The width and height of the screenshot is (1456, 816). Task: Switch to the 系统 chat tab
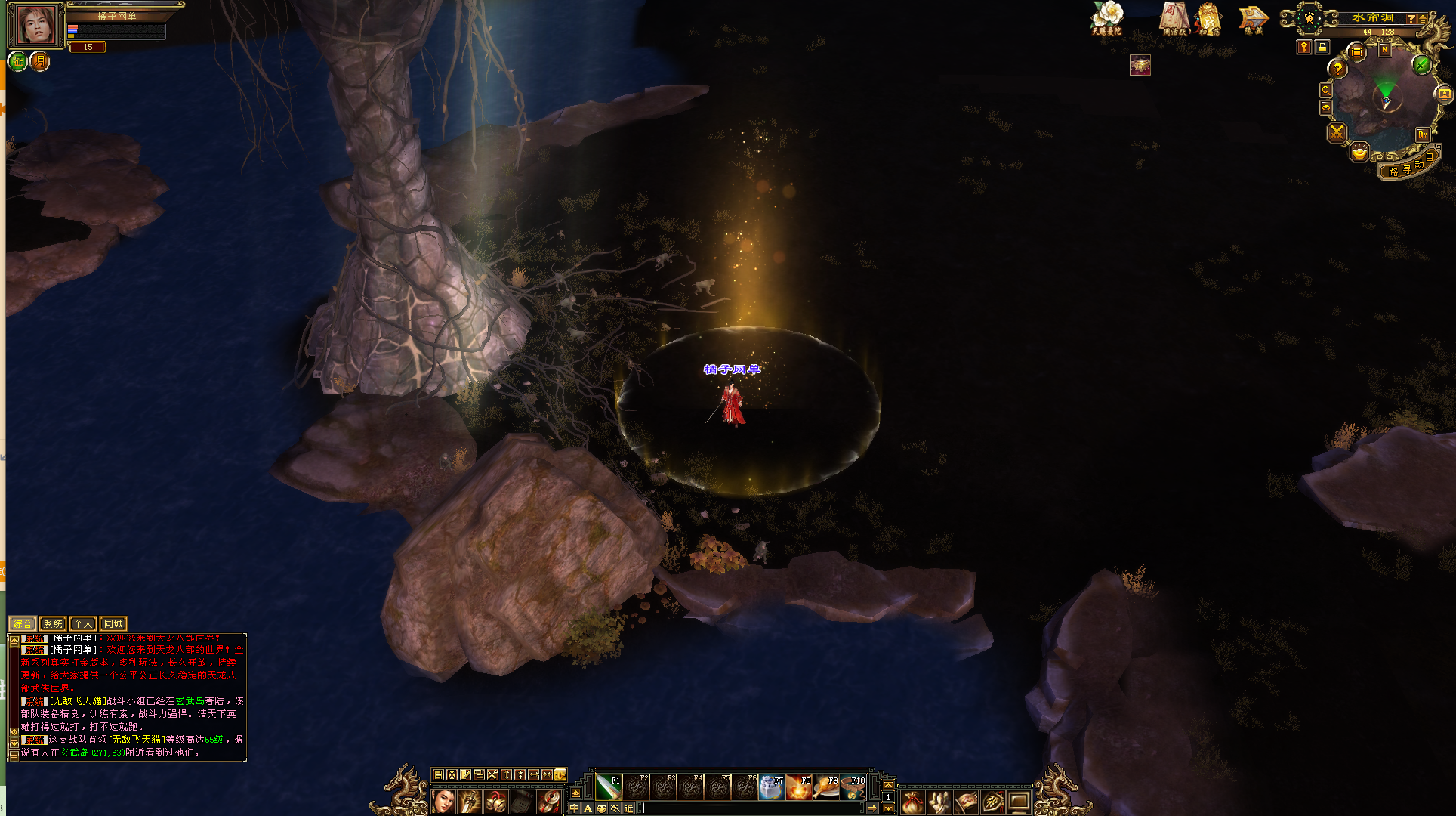(x=53, y=624)
